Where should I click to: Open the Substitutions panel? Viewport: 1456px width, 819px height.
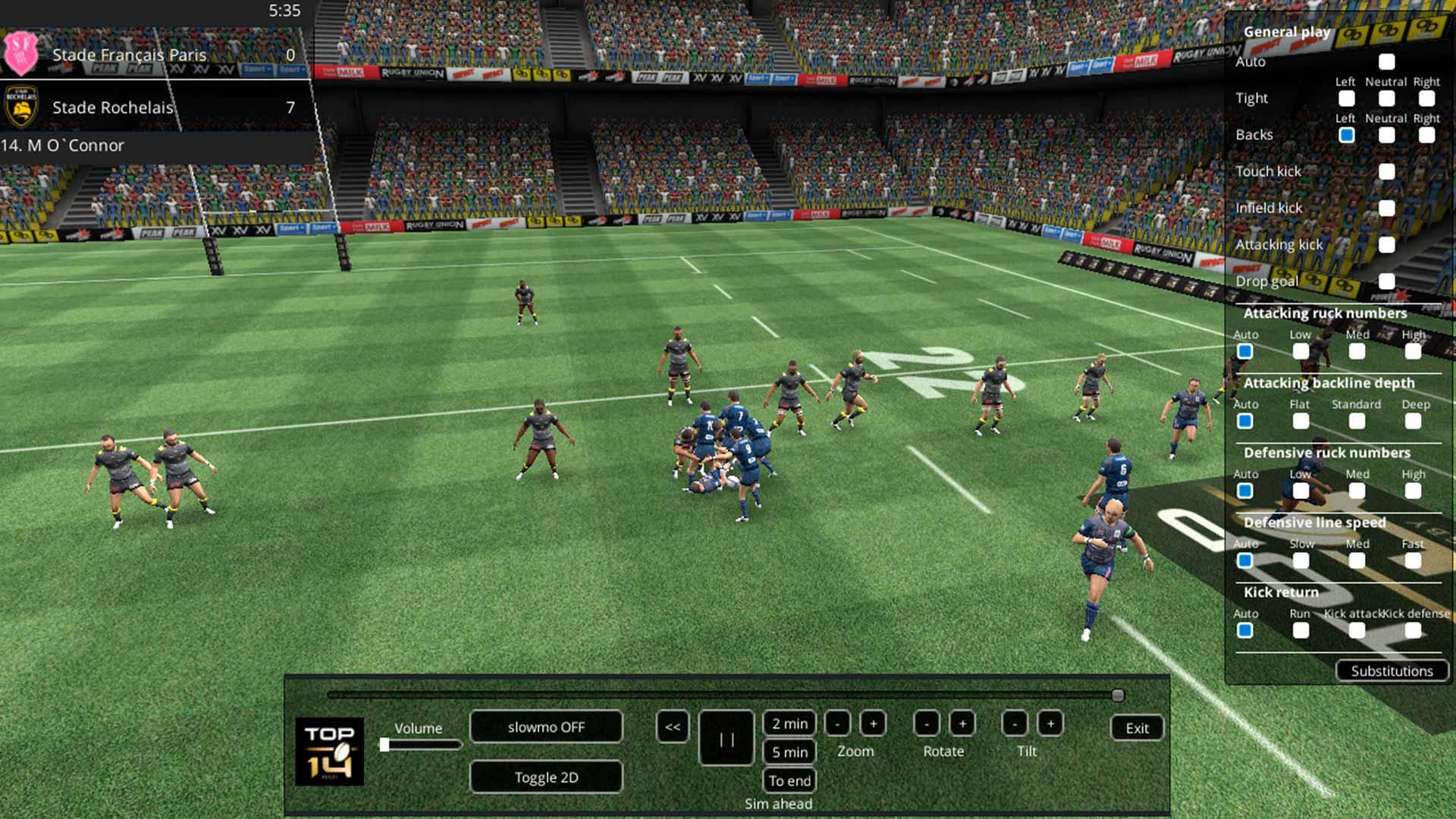1392,671
